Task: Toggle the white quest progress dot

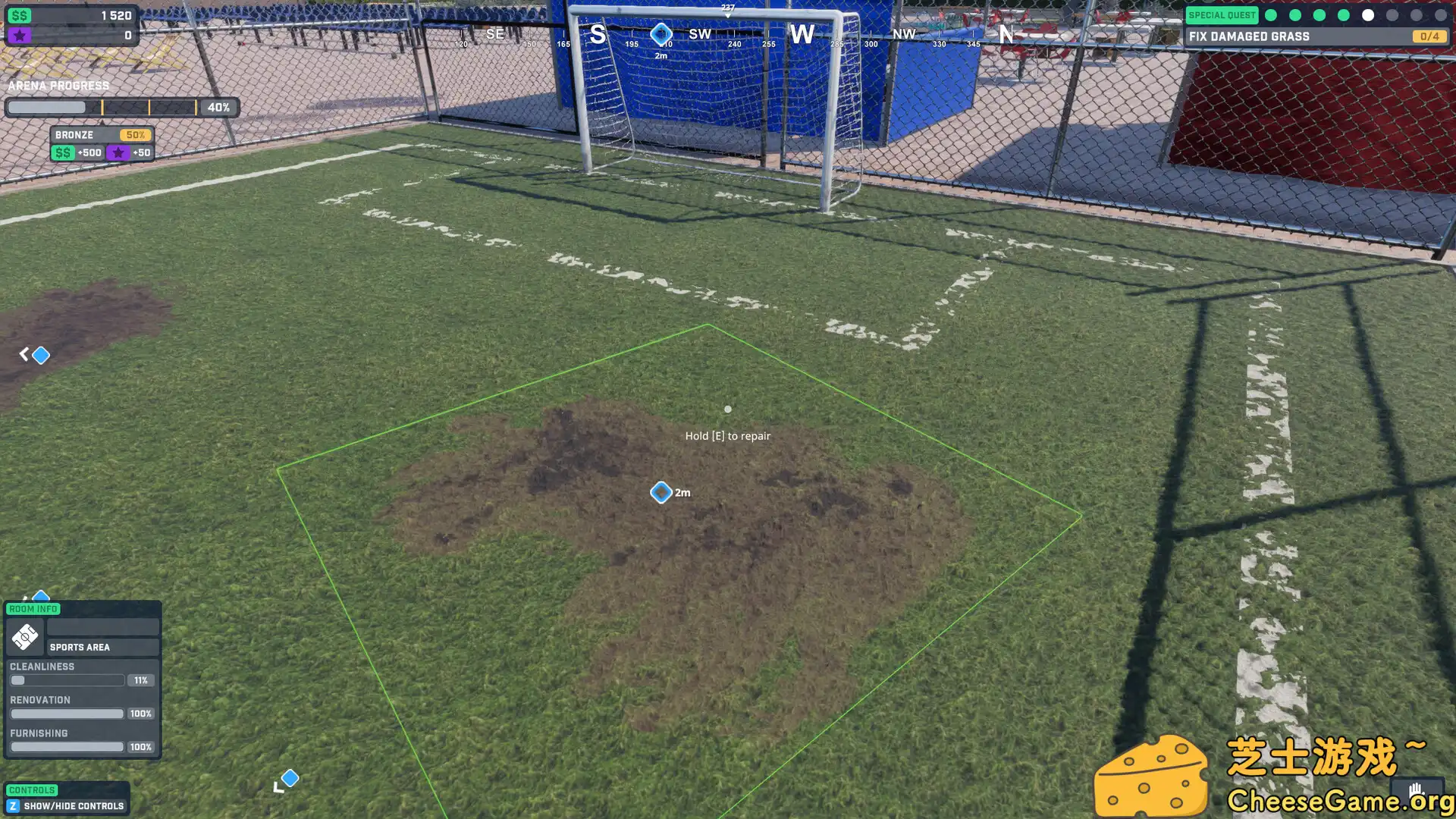Action: pyautogui.click(x=1368, y=14)
